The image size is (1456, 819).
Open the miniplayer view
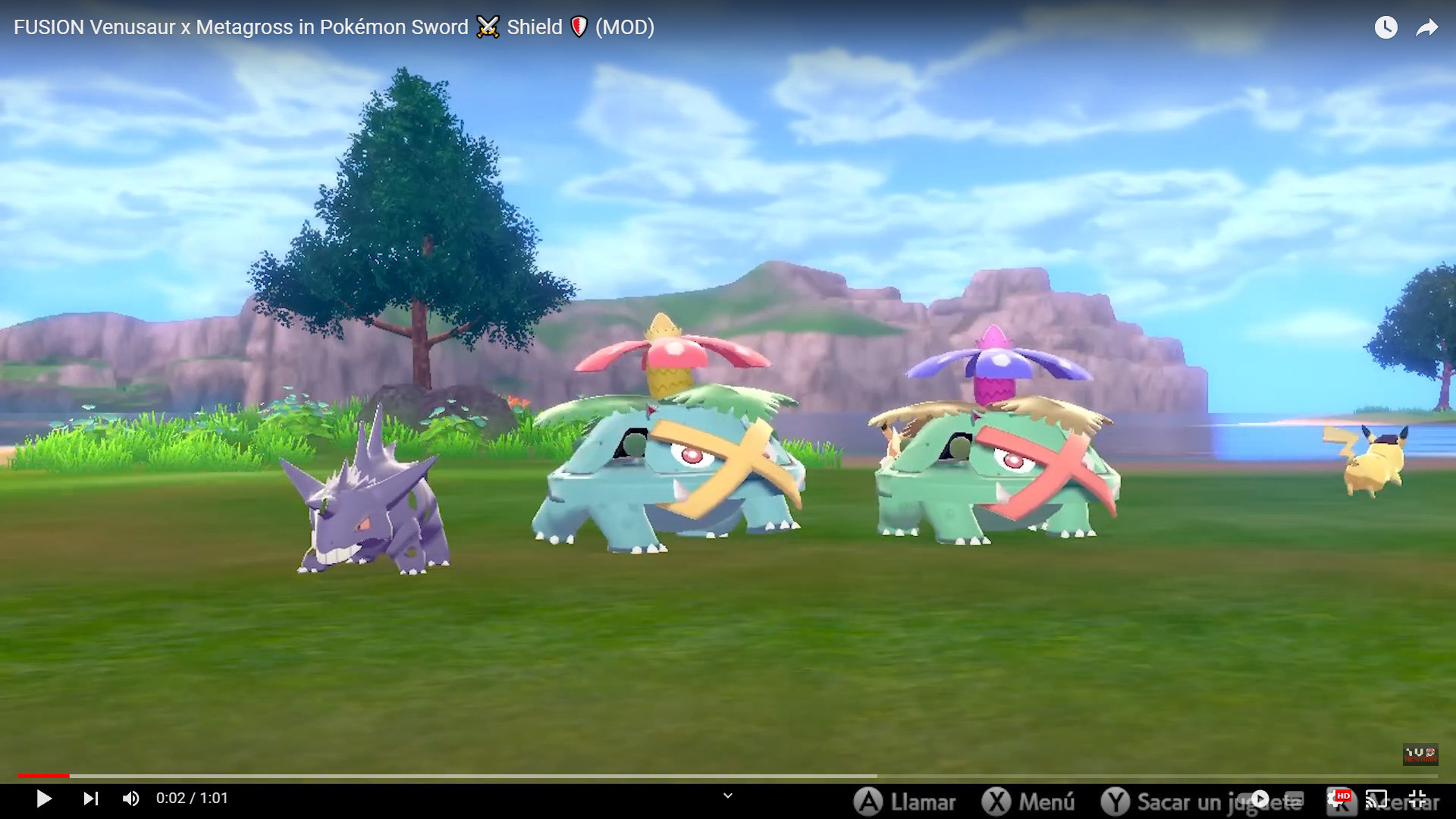[x=1376, y=799]
